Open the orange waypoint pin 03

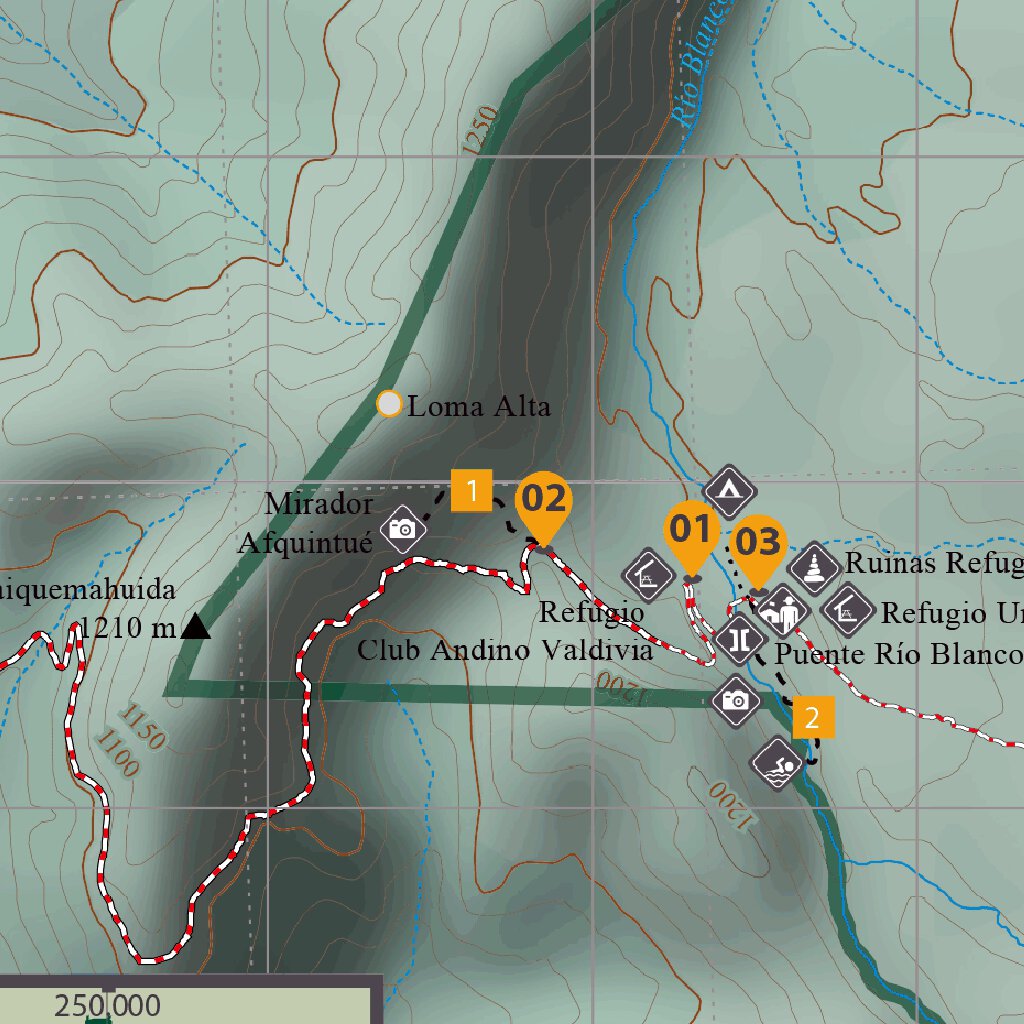(x=757, y=549)
